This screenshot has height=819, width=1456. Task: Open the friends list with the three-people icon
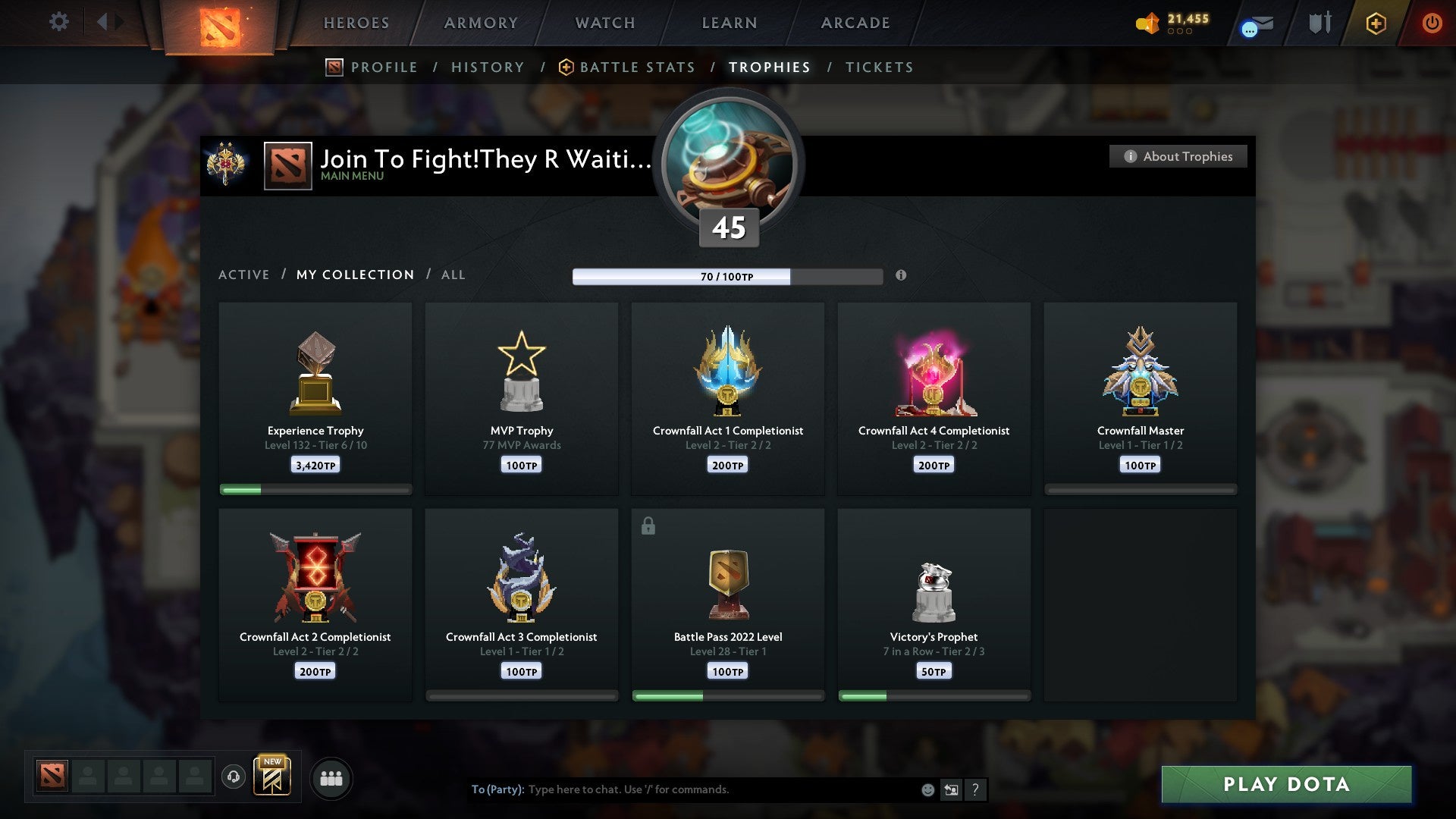point(331,777)
